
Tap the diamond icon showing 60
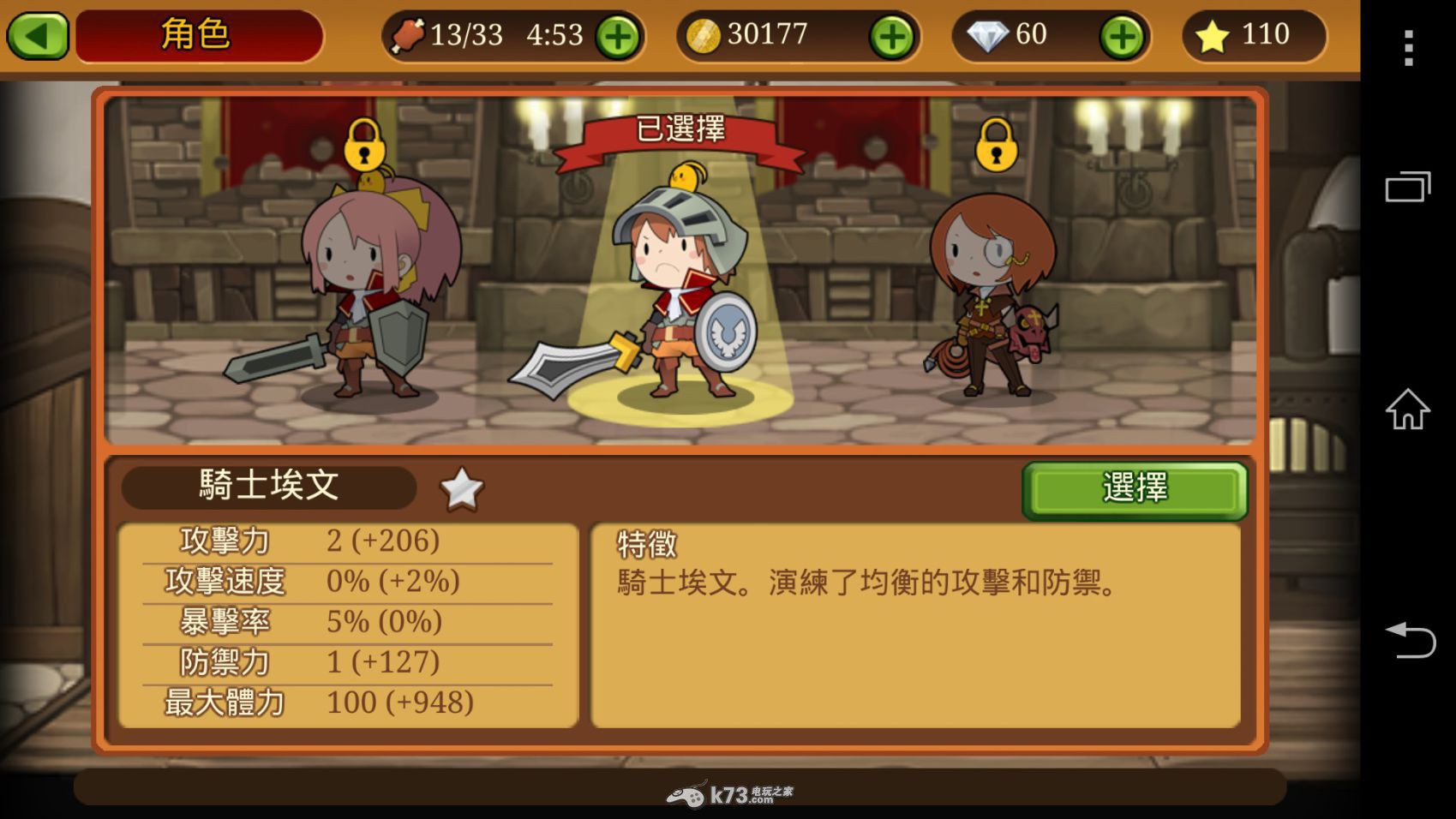click(x=987, y=35)
